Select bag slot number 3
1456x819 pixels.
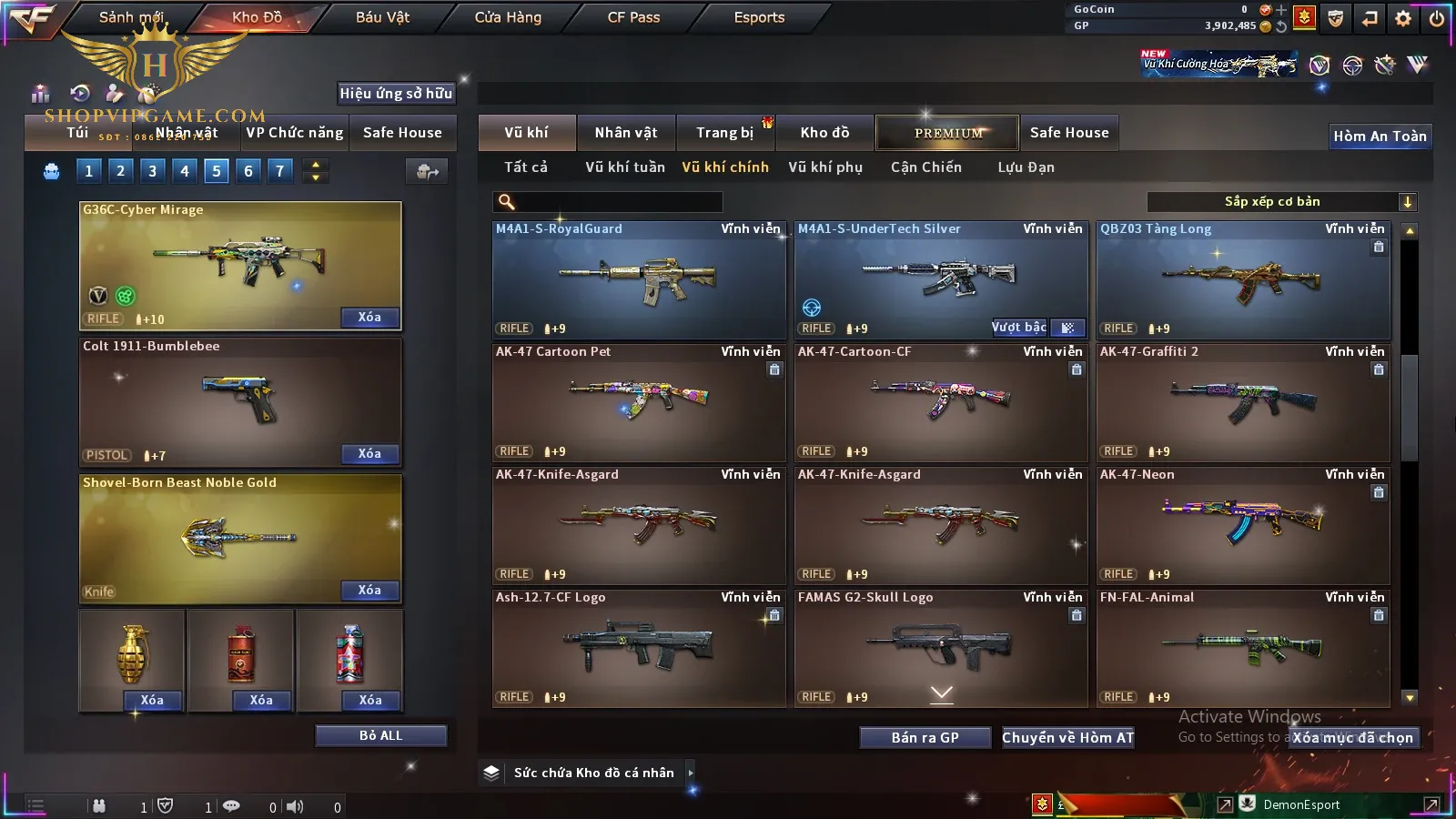[x=152, y=170]
